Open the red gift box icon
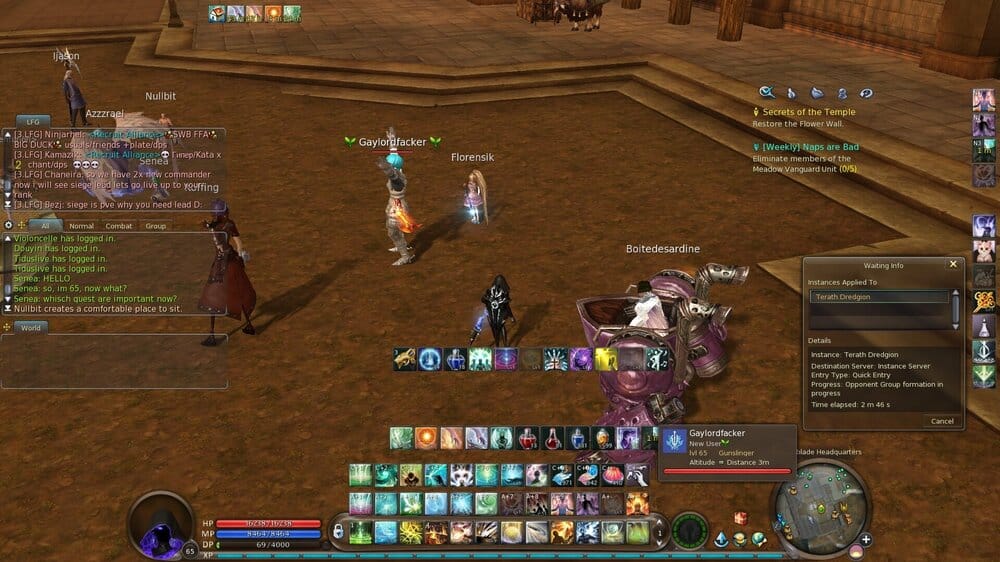This screenshot has height=562, width=1000. point(741,518)
